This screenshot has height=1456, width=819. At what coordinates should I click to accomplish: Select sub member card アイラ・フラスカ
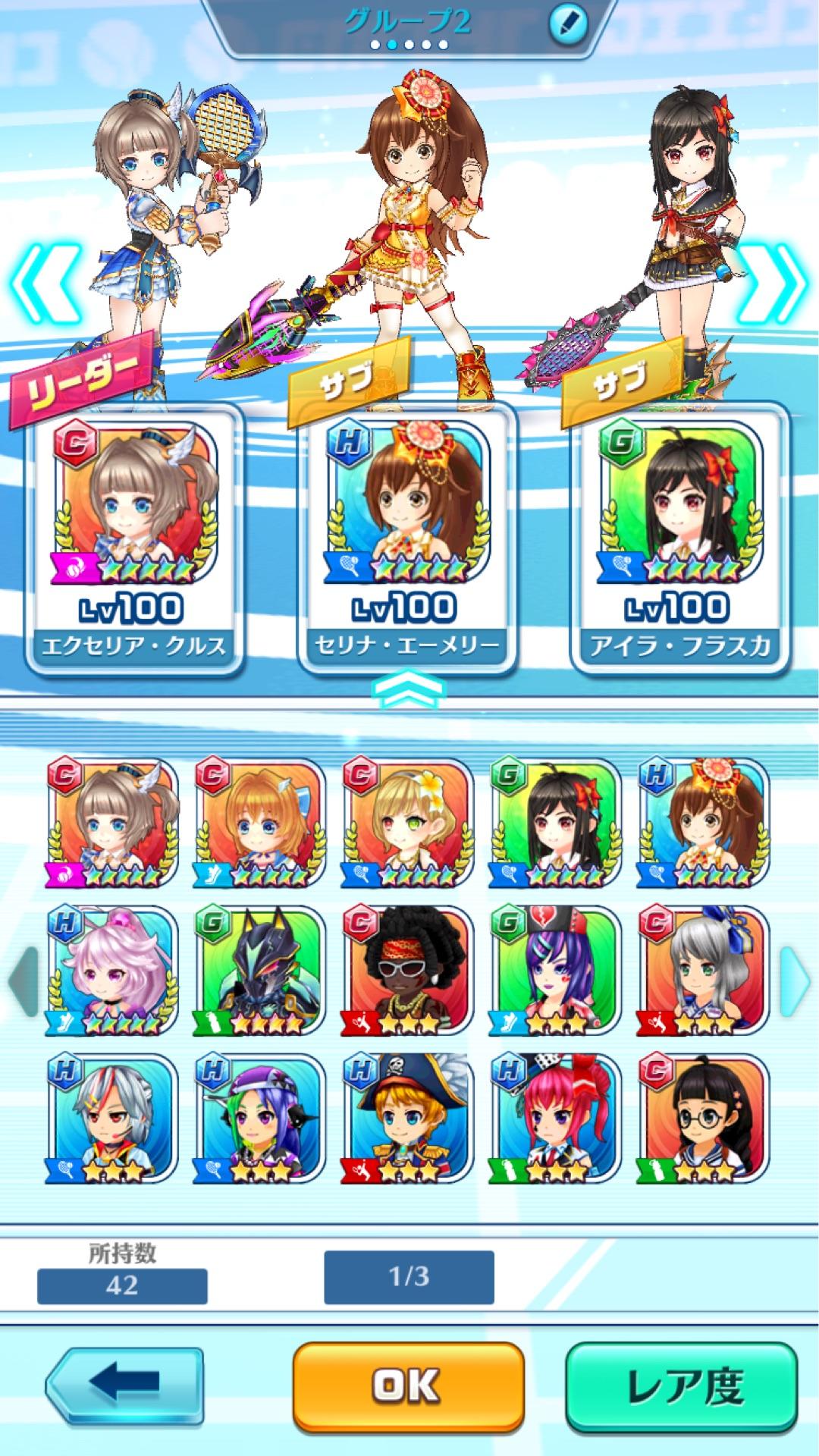(x=679, y=538)
